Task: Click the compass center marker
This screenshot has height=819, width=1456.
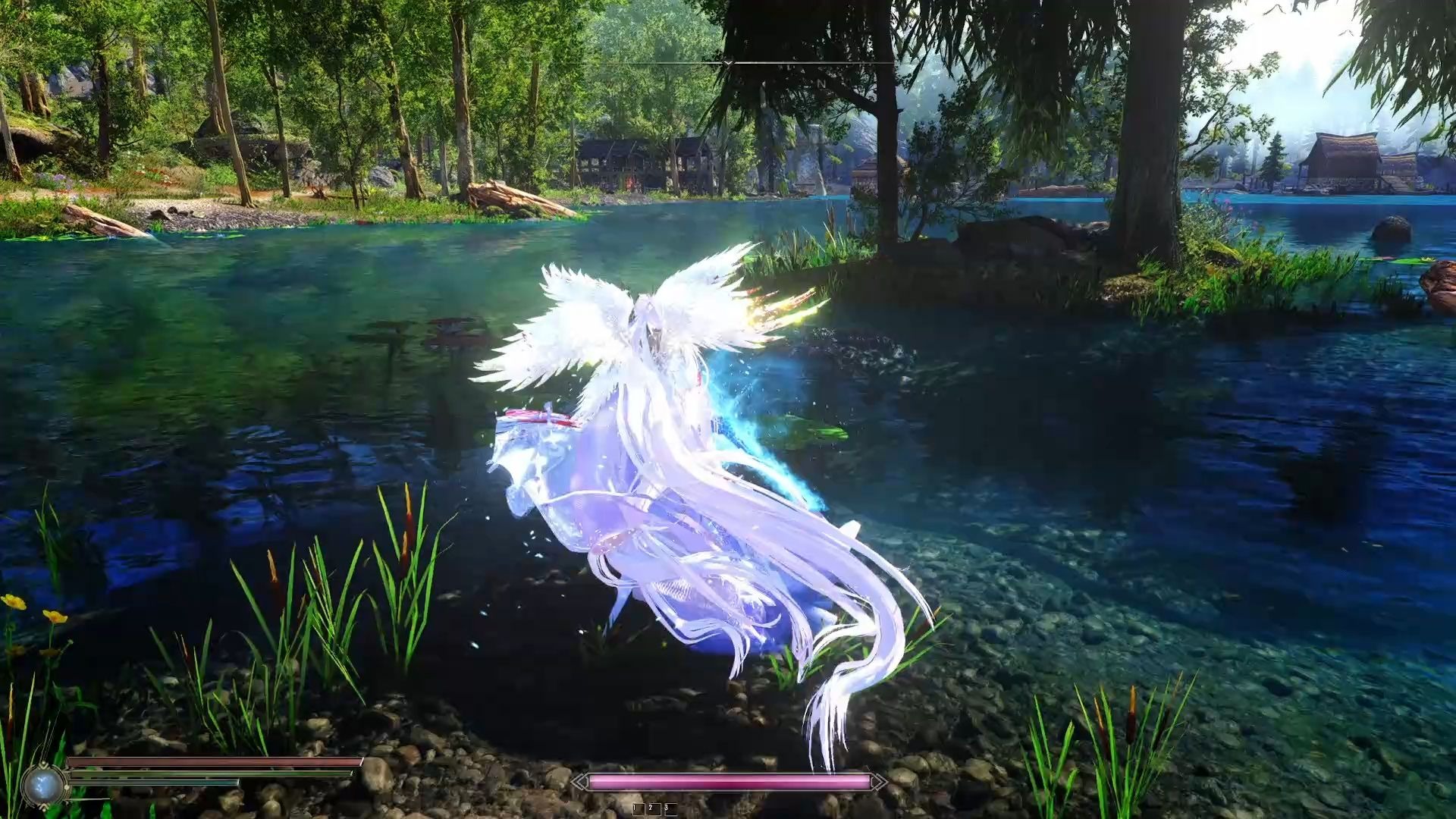Action: (x=728, y=64)
